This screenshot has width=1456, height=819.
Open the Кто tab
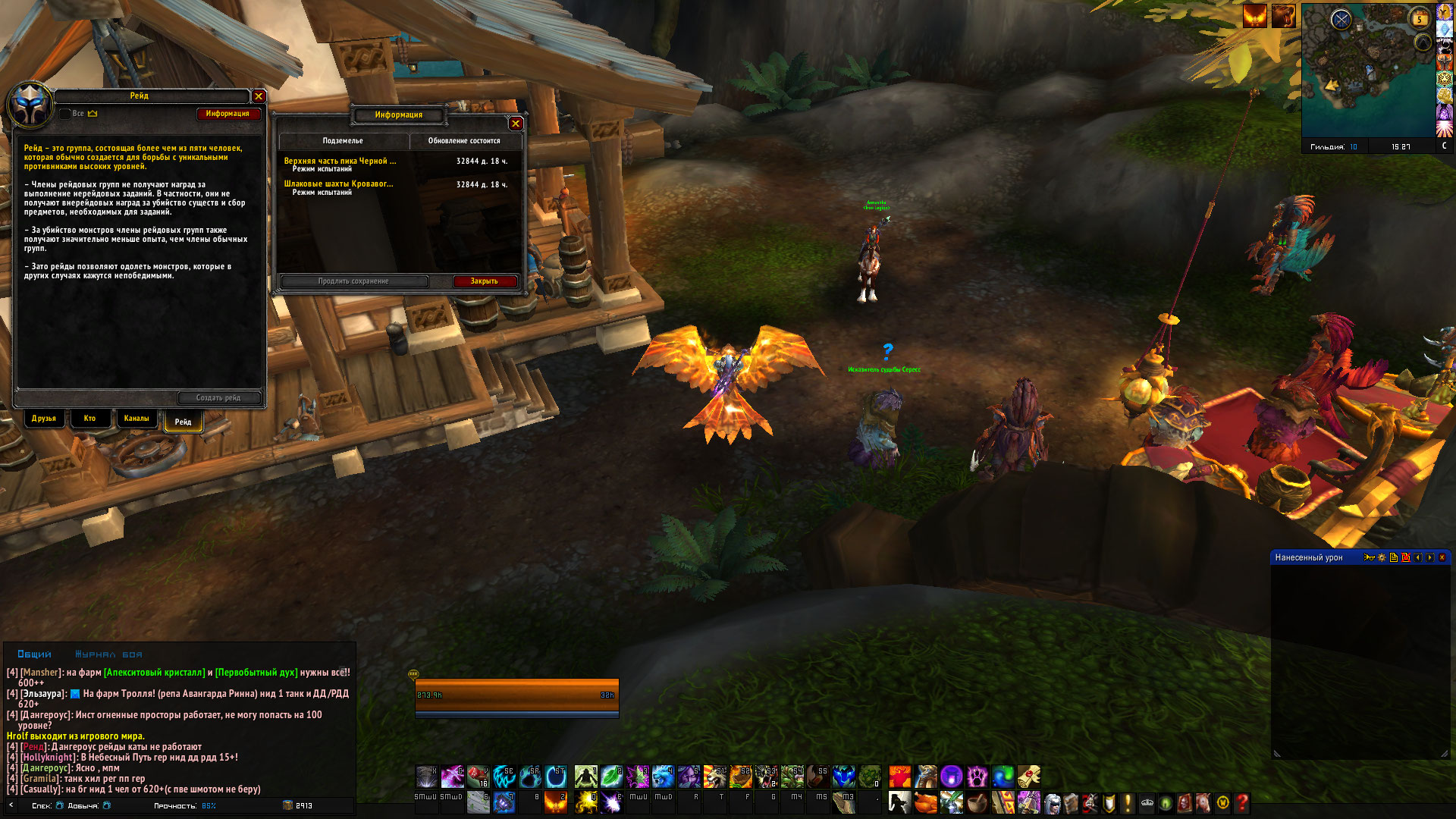pos(89,419)
